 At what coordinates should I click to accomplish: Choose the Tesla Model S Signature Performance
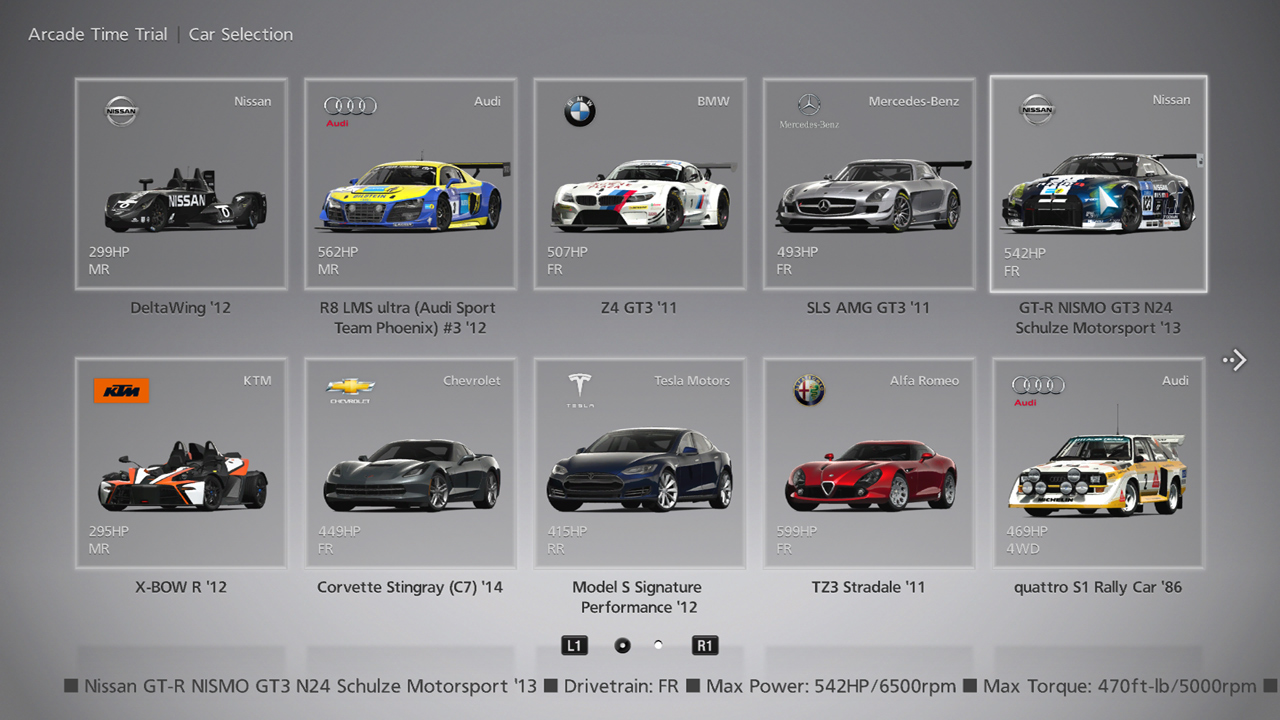click(x=639, y=463)
